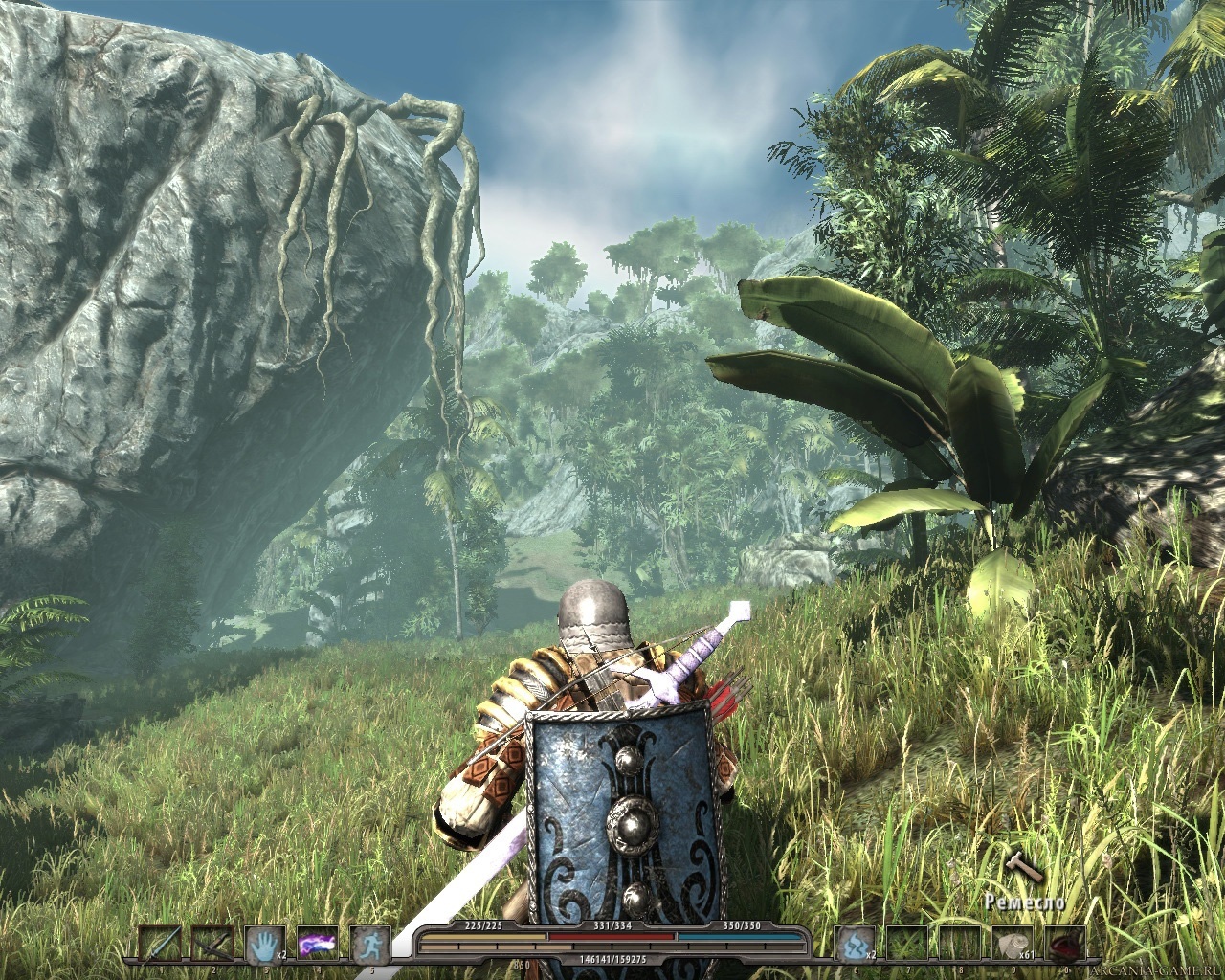Select the shell item stack showing x61
This screenshot has width=1225, height=980.
[1013, 944]
